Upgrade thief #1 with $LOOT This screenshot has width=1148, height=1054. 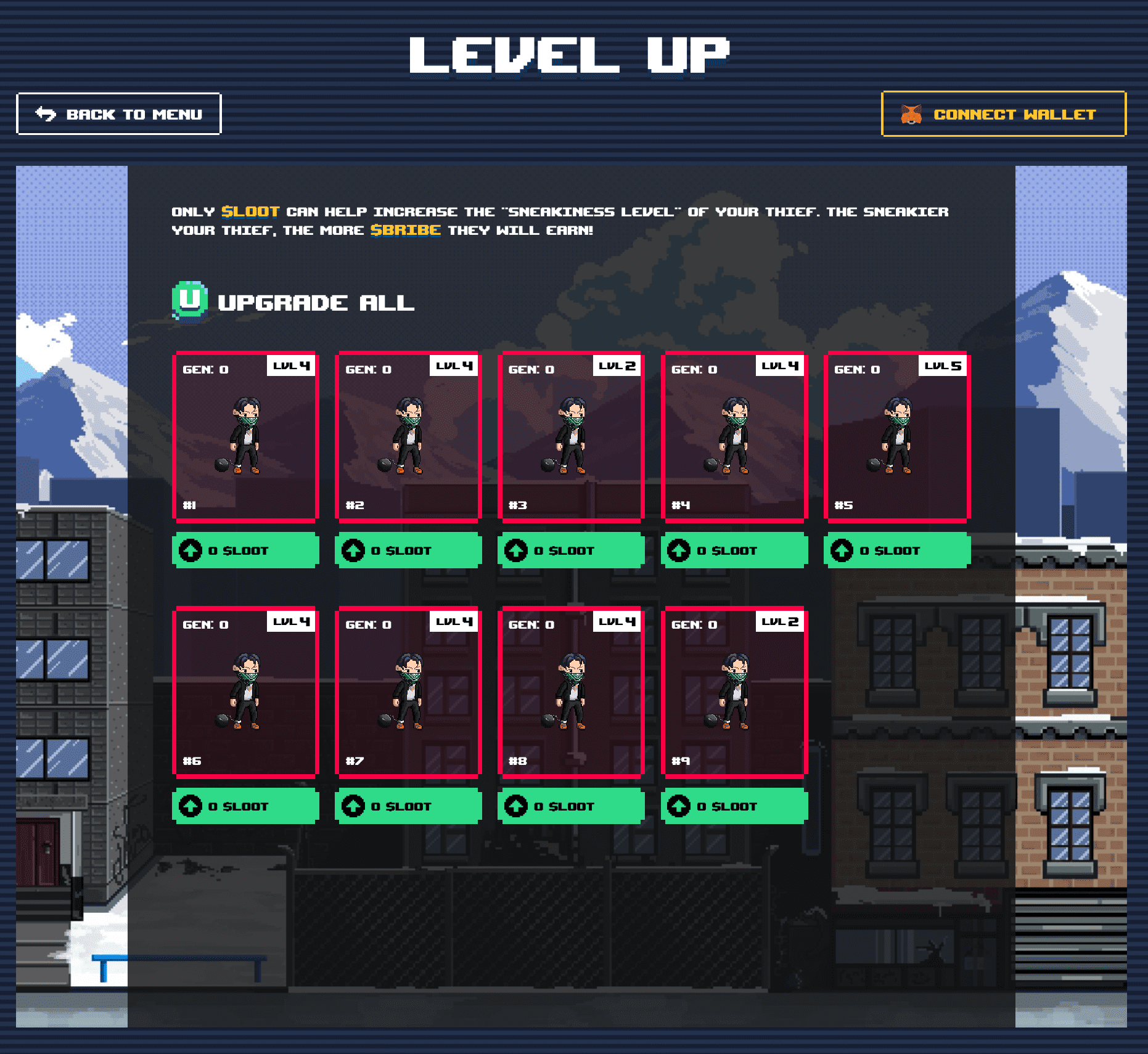click(x=245, y=550)
